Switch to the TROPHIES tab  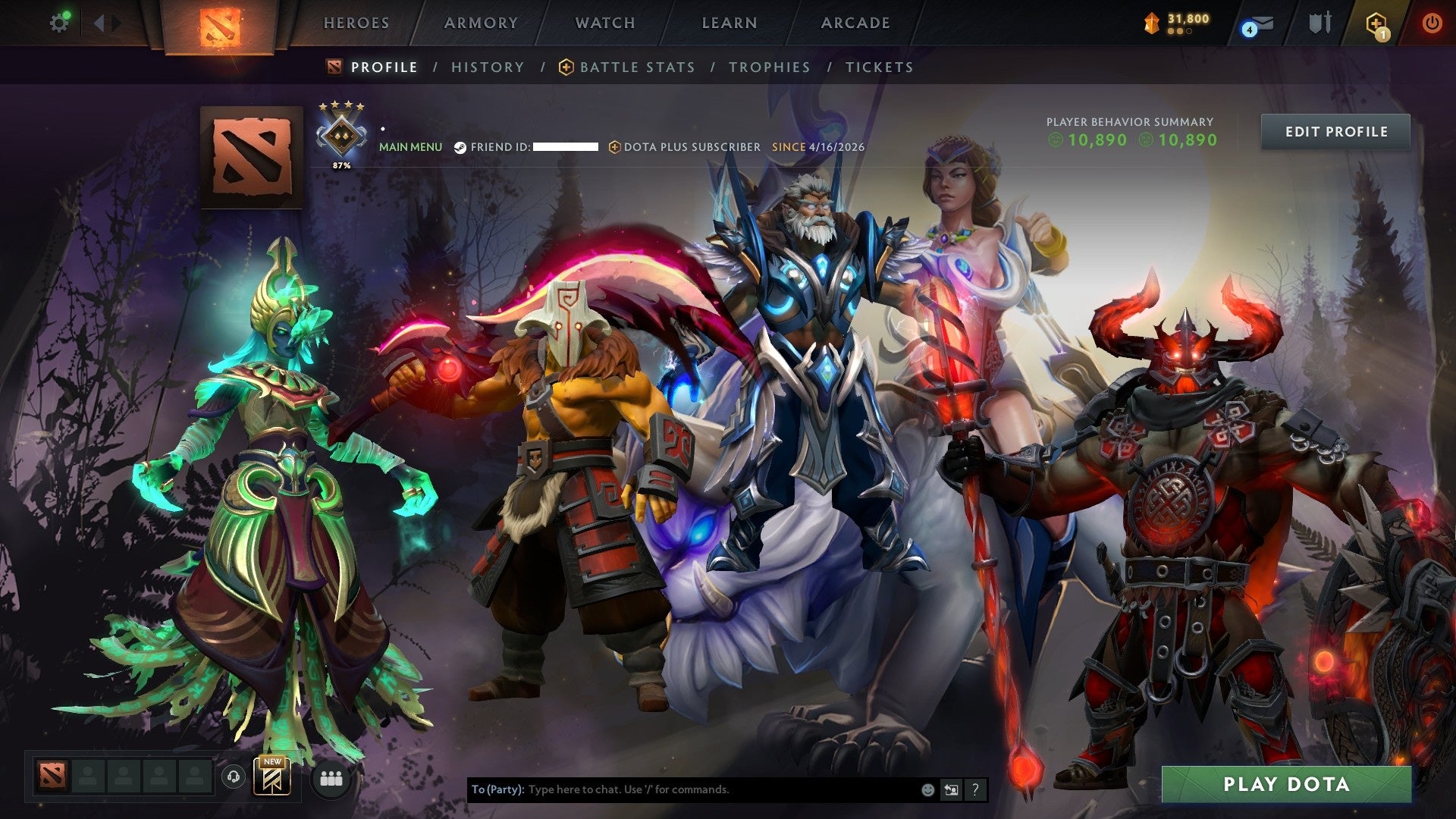769,67
